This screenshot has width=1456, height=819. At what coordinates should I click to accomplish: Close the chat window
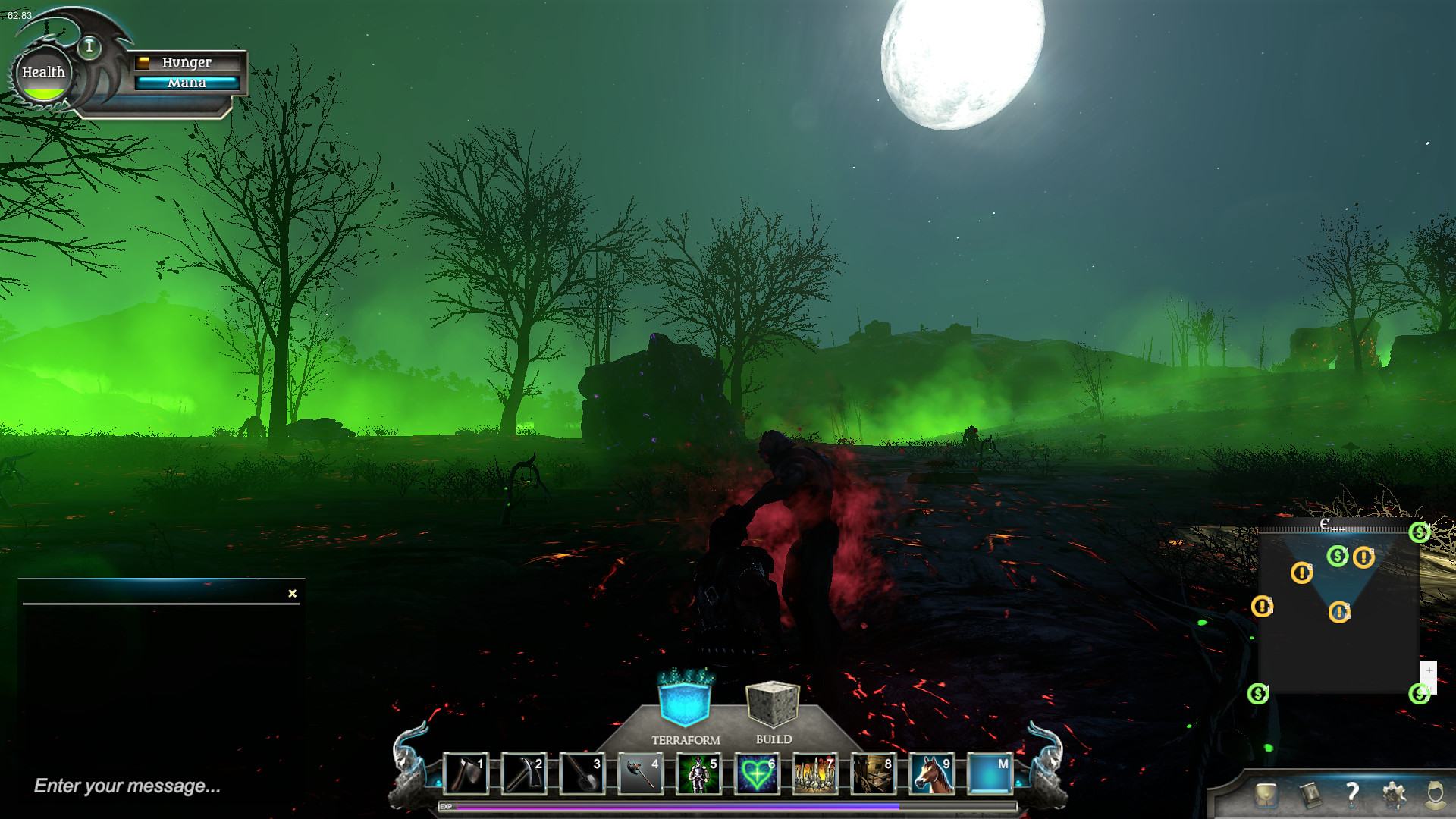tap(293, 594)
